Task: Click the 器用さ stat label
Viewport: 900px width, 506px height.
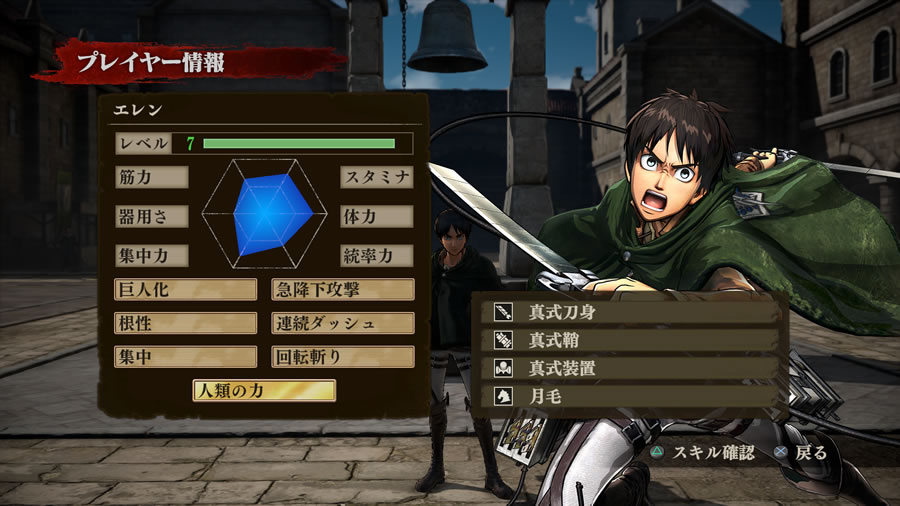Action: coord(151,216)
